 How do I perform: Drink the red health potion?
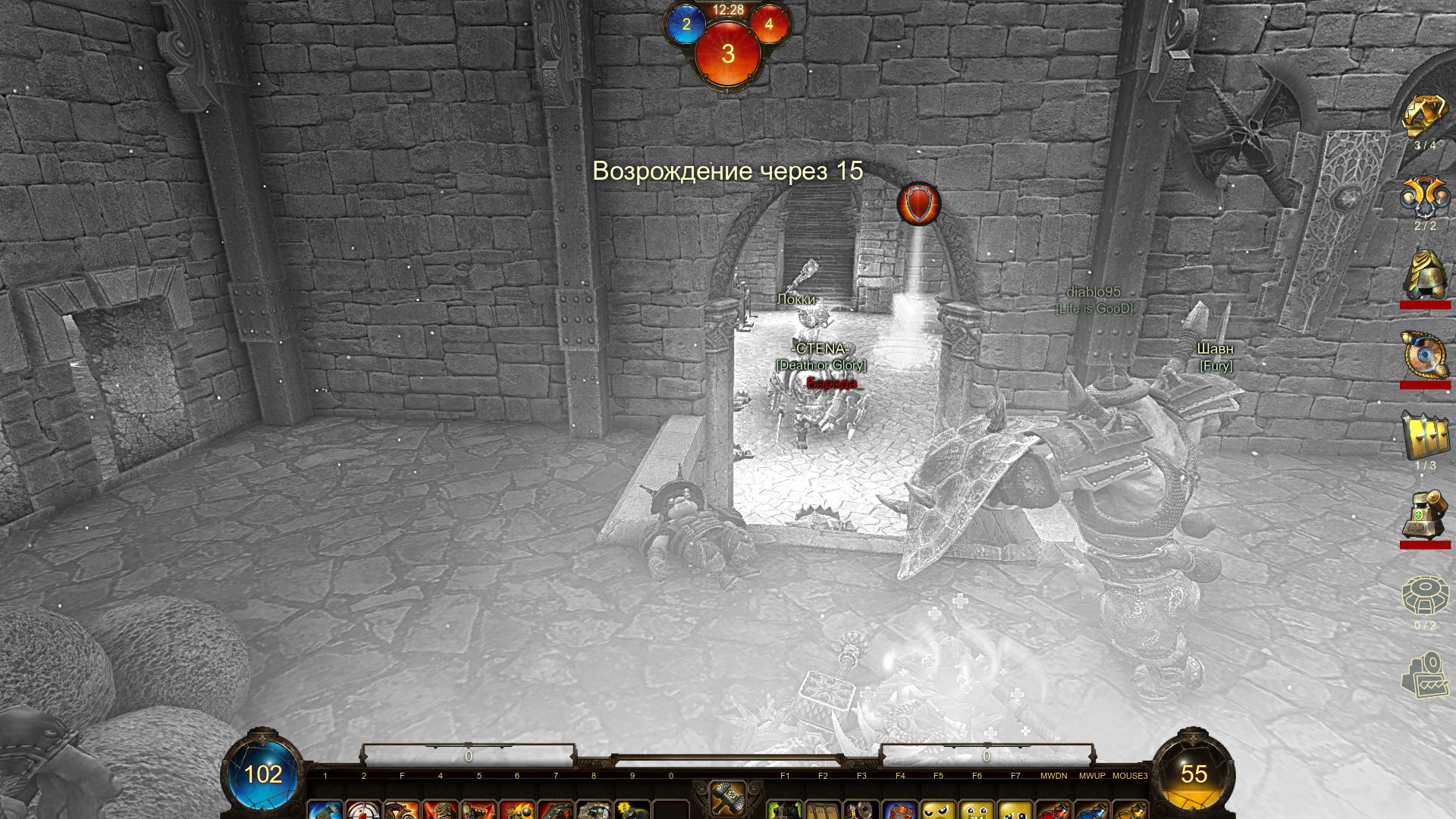(x=1054, y=809)
